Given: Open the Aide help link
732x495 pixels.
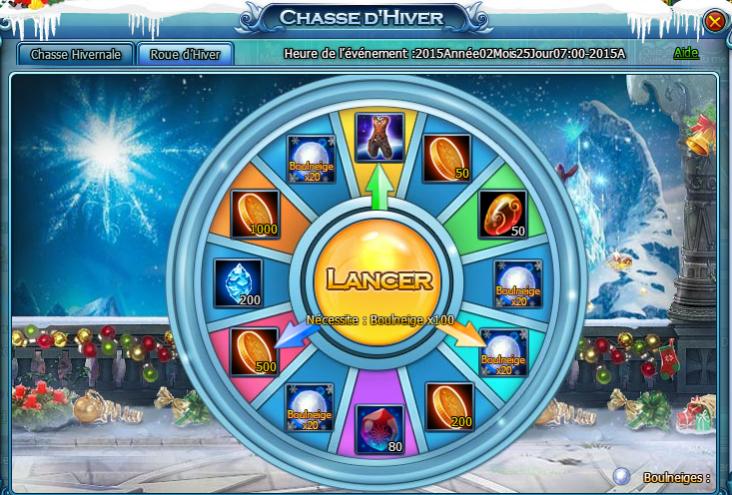Looking at the screenshot, I should tap(686, 52).
